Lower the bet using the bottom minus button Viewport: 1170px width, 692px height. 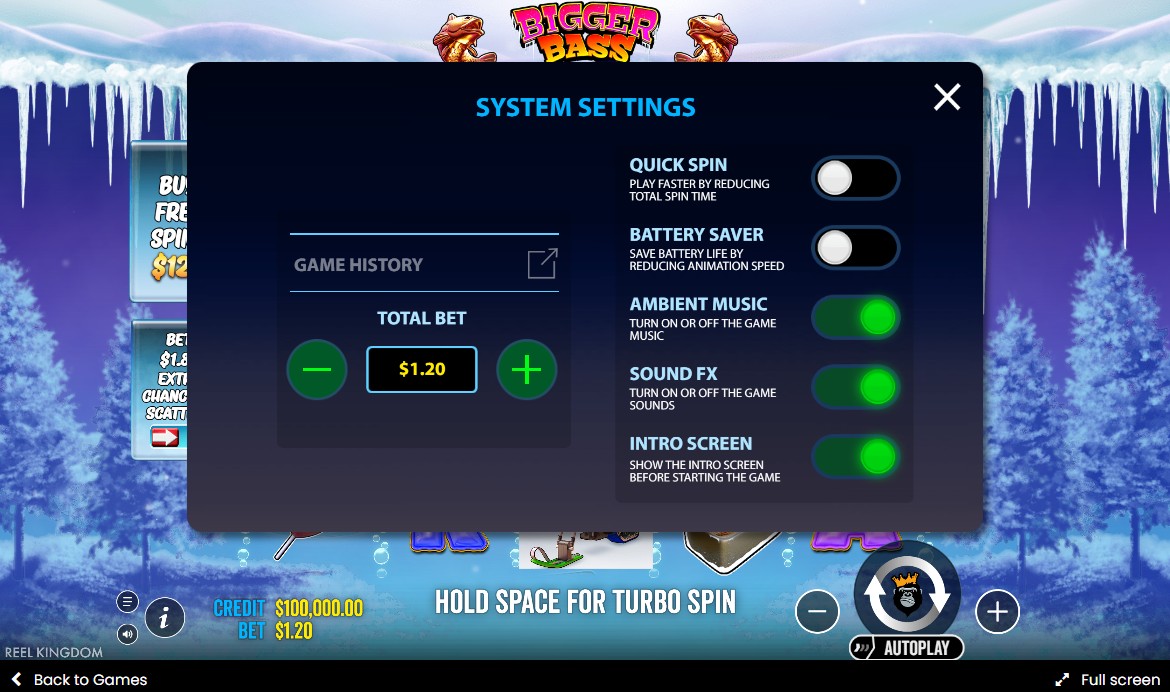pos(817,612)
